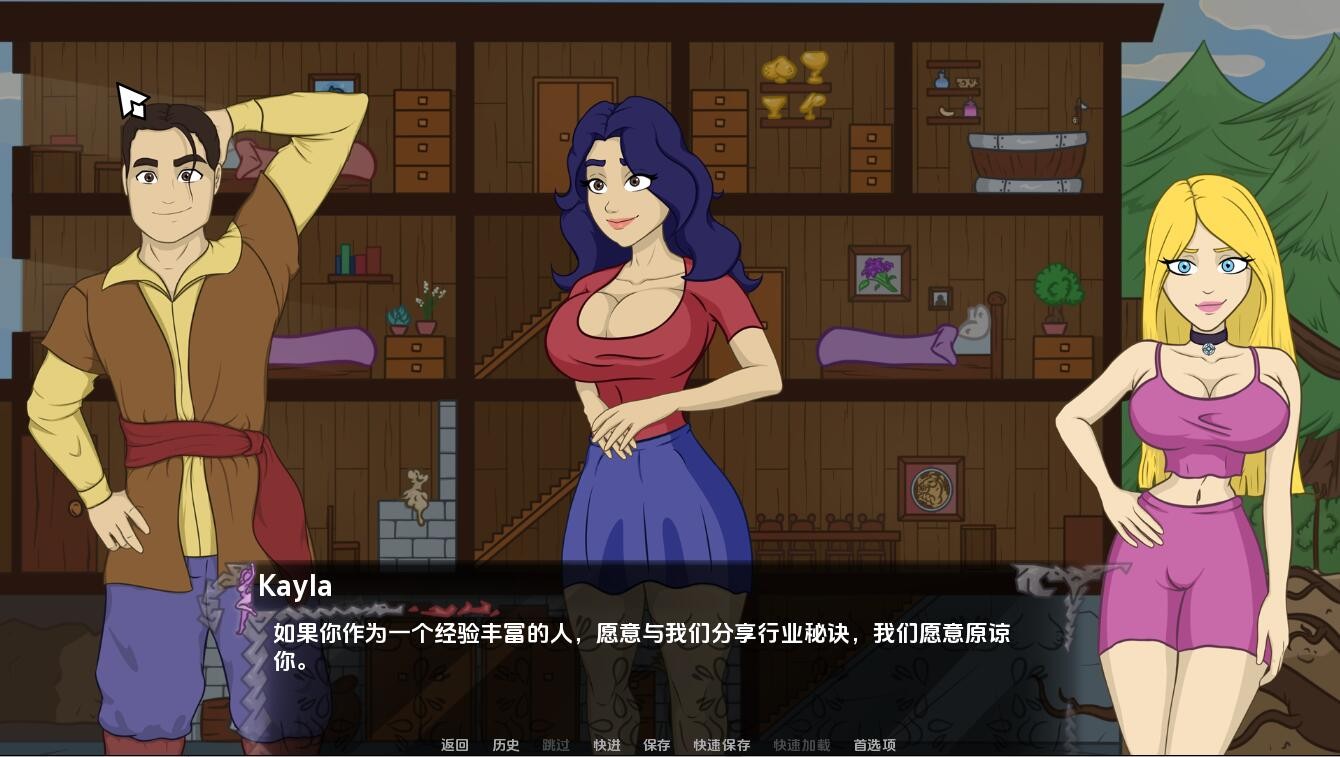The width and height of the screenshot is (1340, 757).
Task: Open the 历史 dialogue history screen
Action: (x=505, y=745)
